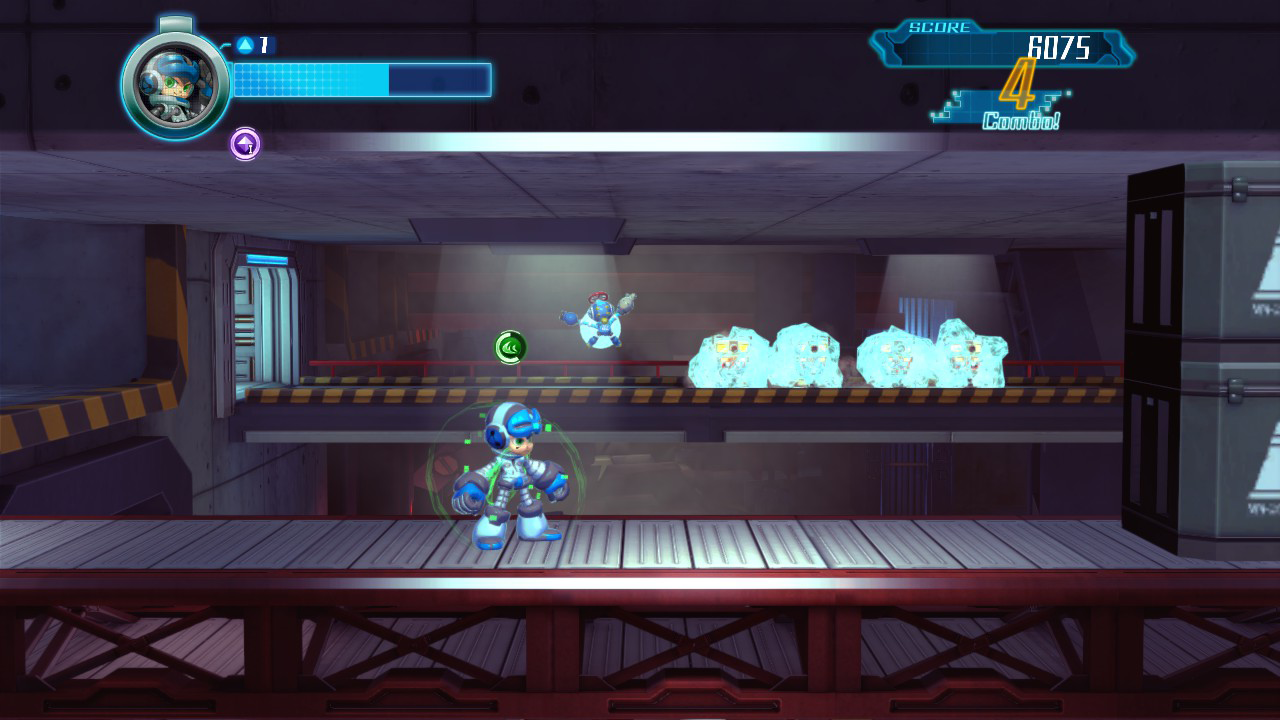Click the green energy orb pickup

[x=509, y=345]
